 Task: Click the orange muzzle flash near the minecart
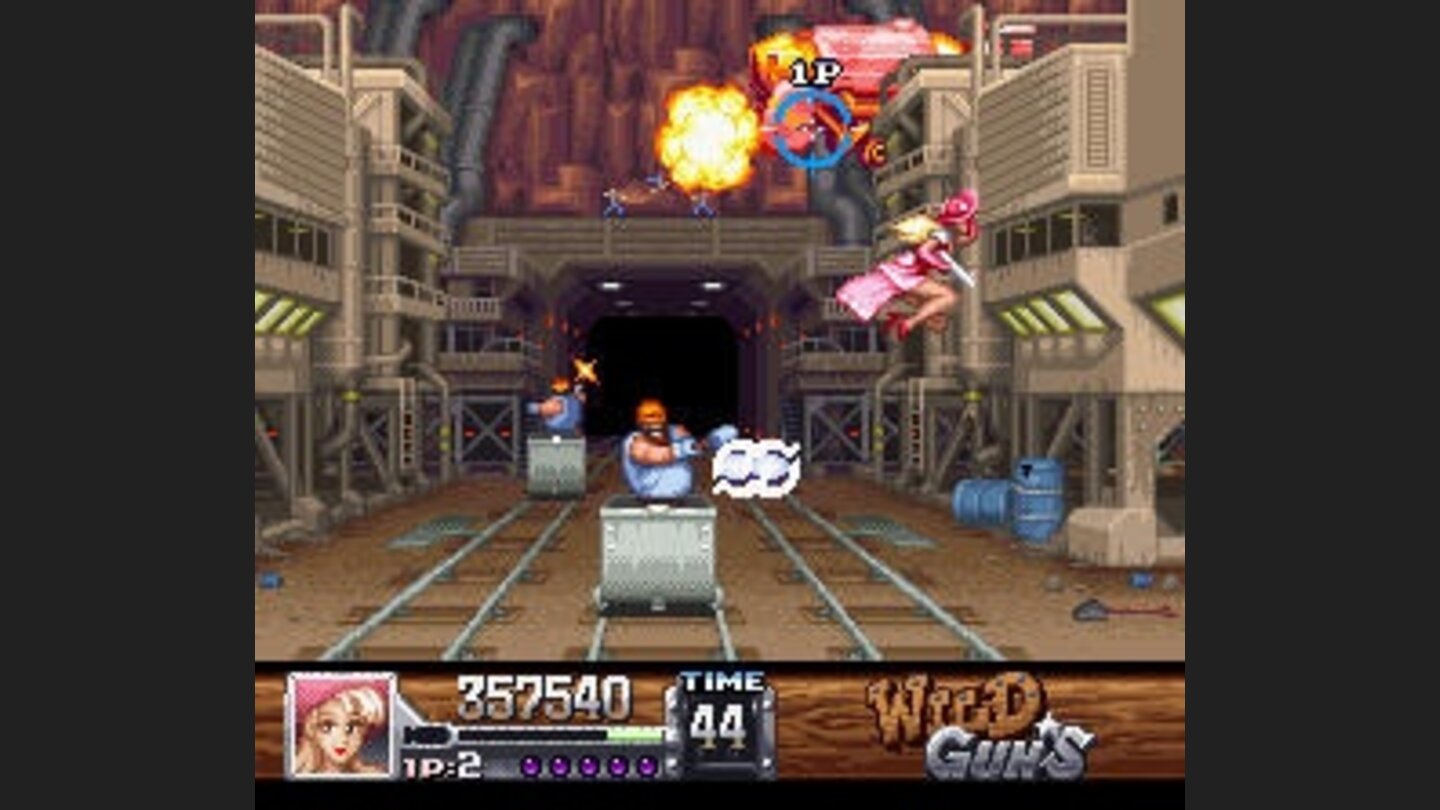[x=583, y=368]
